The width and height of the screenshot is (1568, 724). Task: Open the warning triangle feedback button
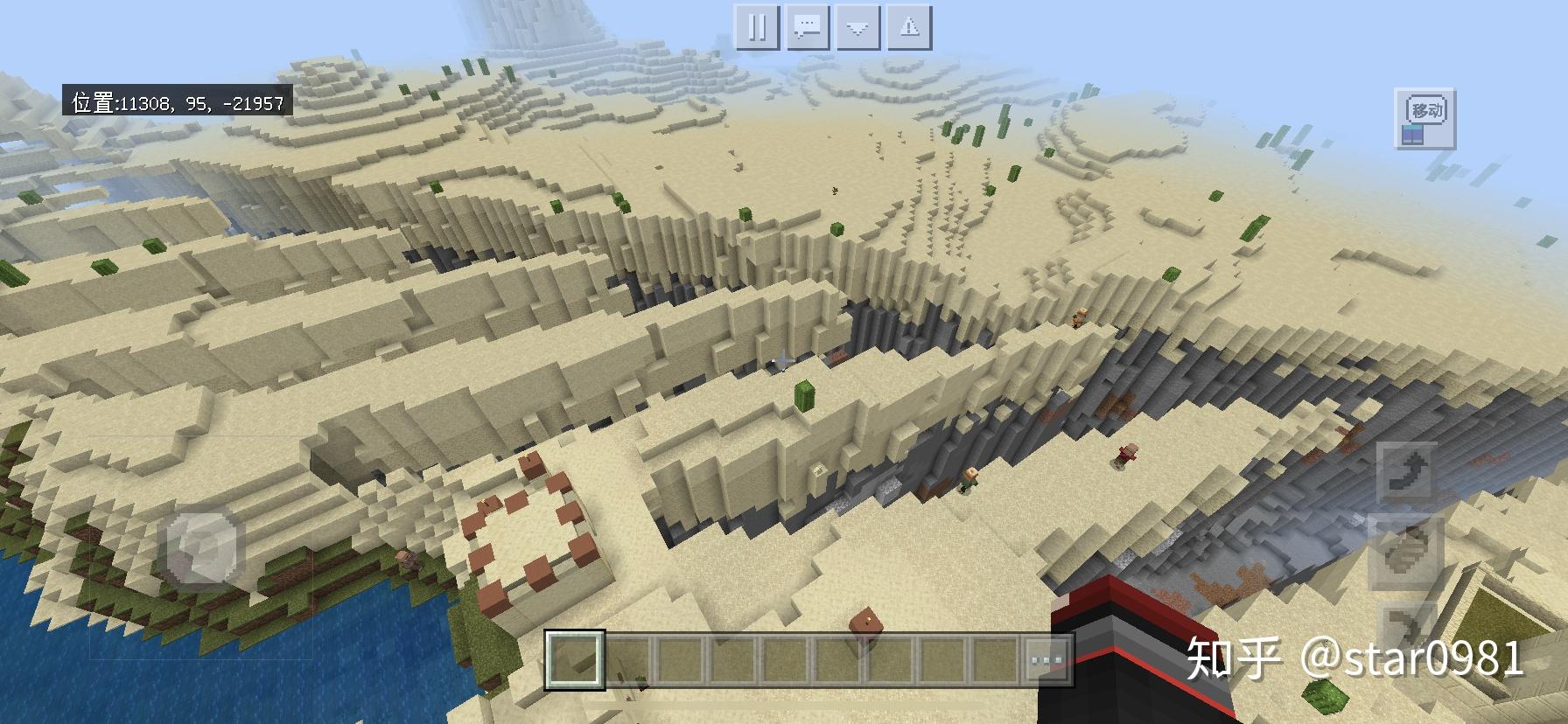click(x=909, y=28)
